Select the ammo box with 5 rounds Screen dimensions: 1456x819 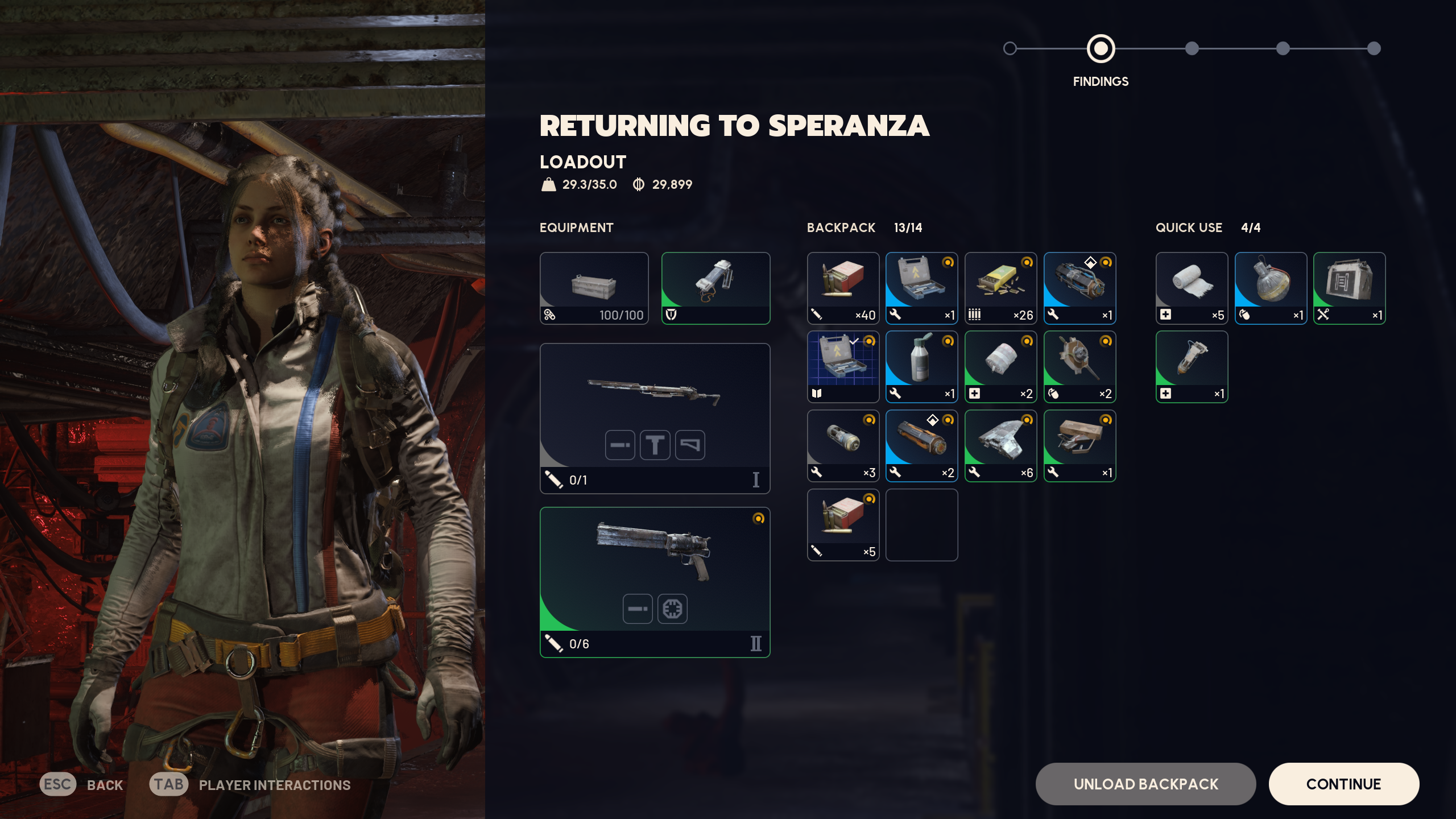pos(843,524)
